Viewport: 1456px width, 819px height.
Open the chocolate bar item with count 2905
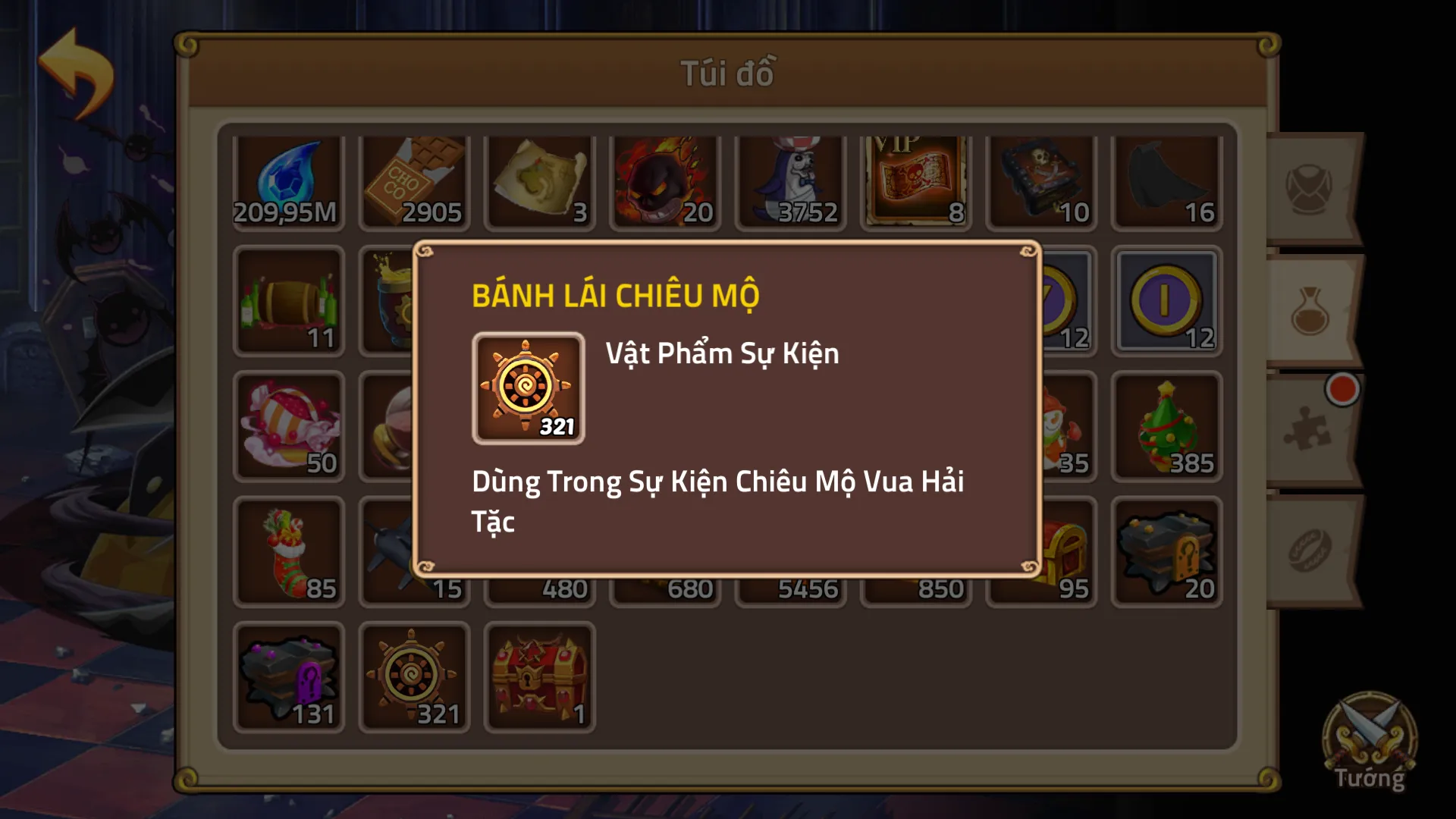tap(414, 176)
